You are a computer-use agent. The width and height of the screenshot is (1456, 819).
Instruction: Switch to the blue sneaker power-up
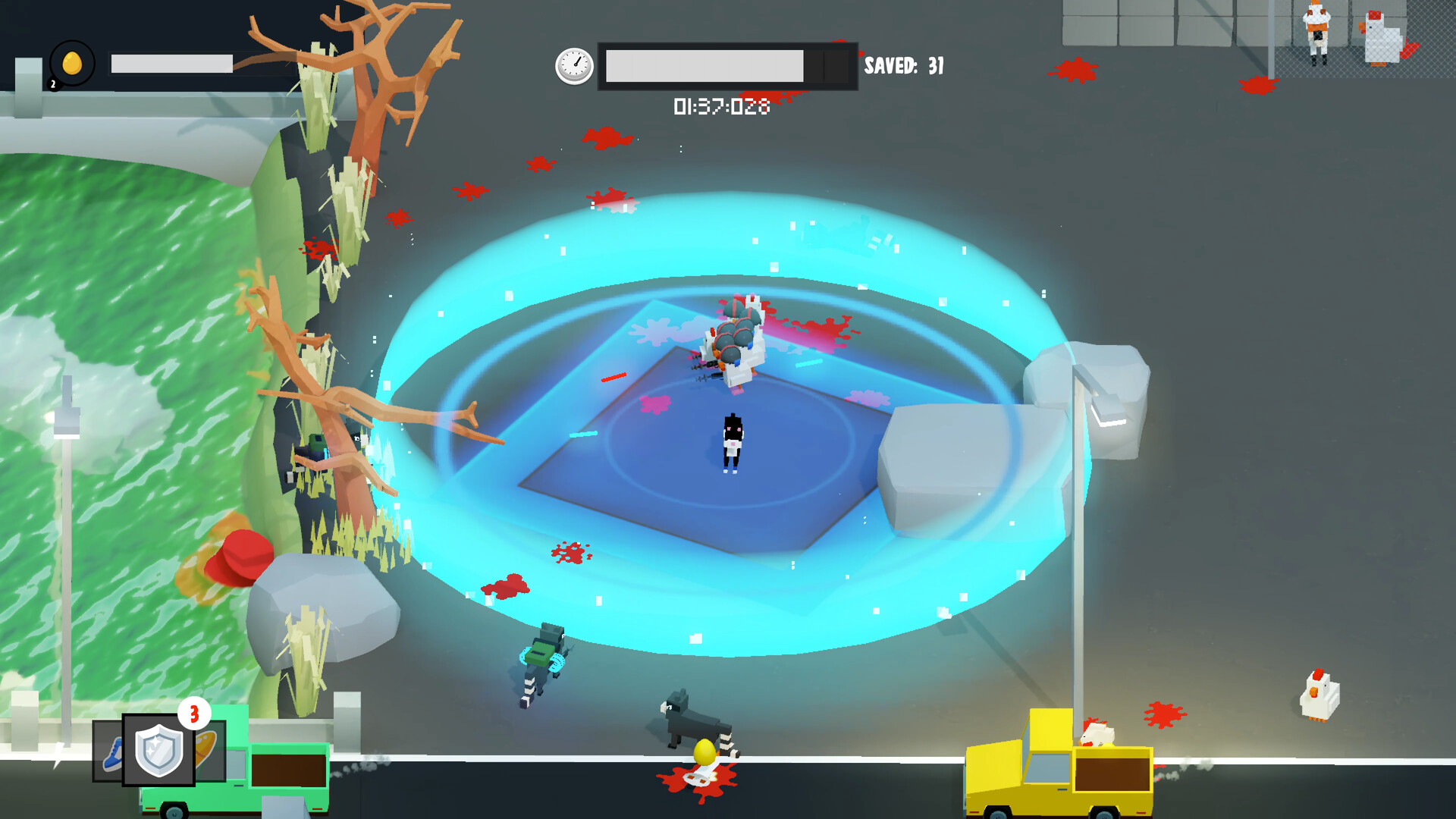[x=108, y=752]
